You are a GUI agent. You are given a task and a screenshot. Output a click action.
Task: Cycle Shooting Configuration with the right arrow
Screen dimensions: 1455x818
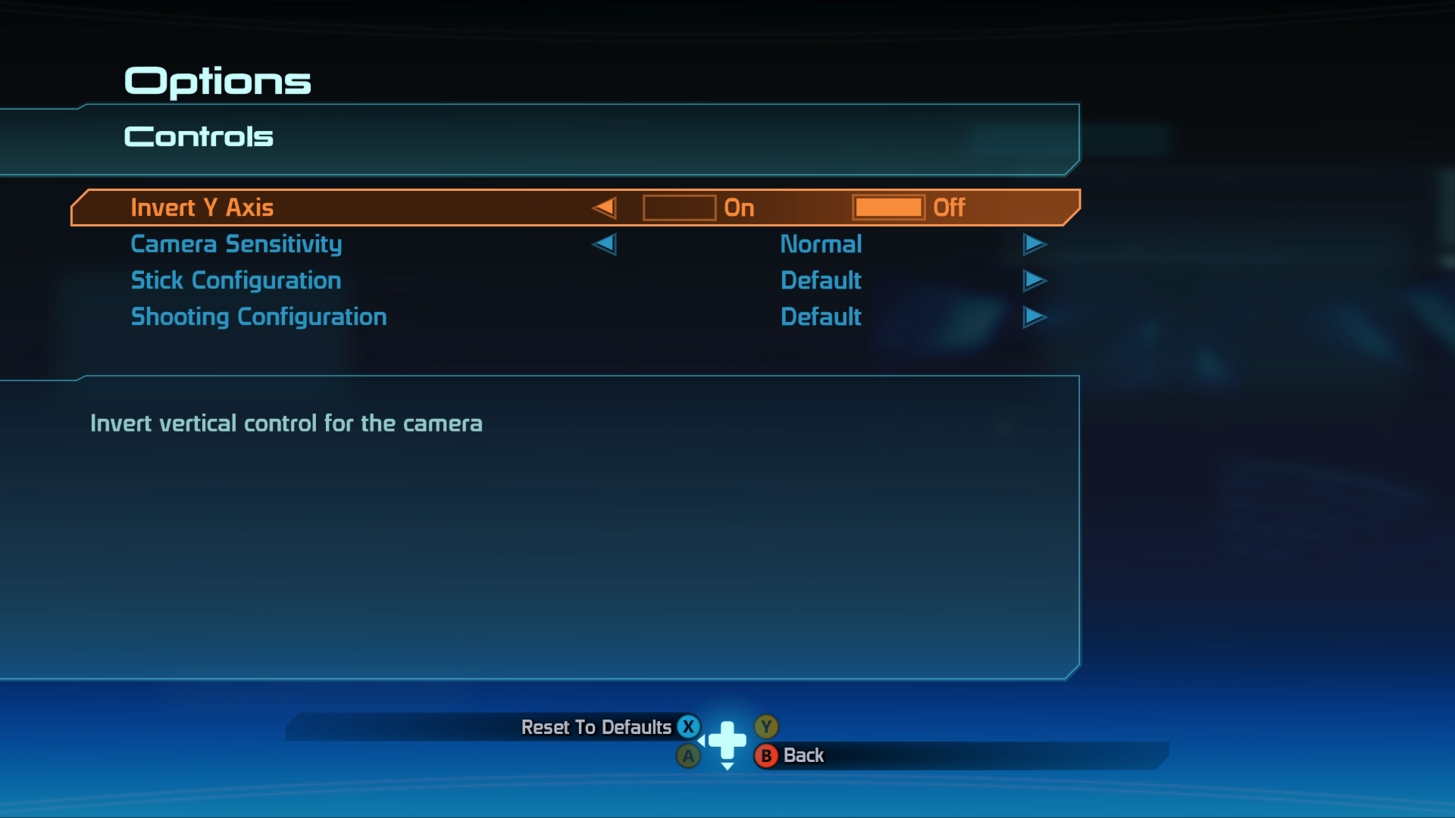(1035, 317)
